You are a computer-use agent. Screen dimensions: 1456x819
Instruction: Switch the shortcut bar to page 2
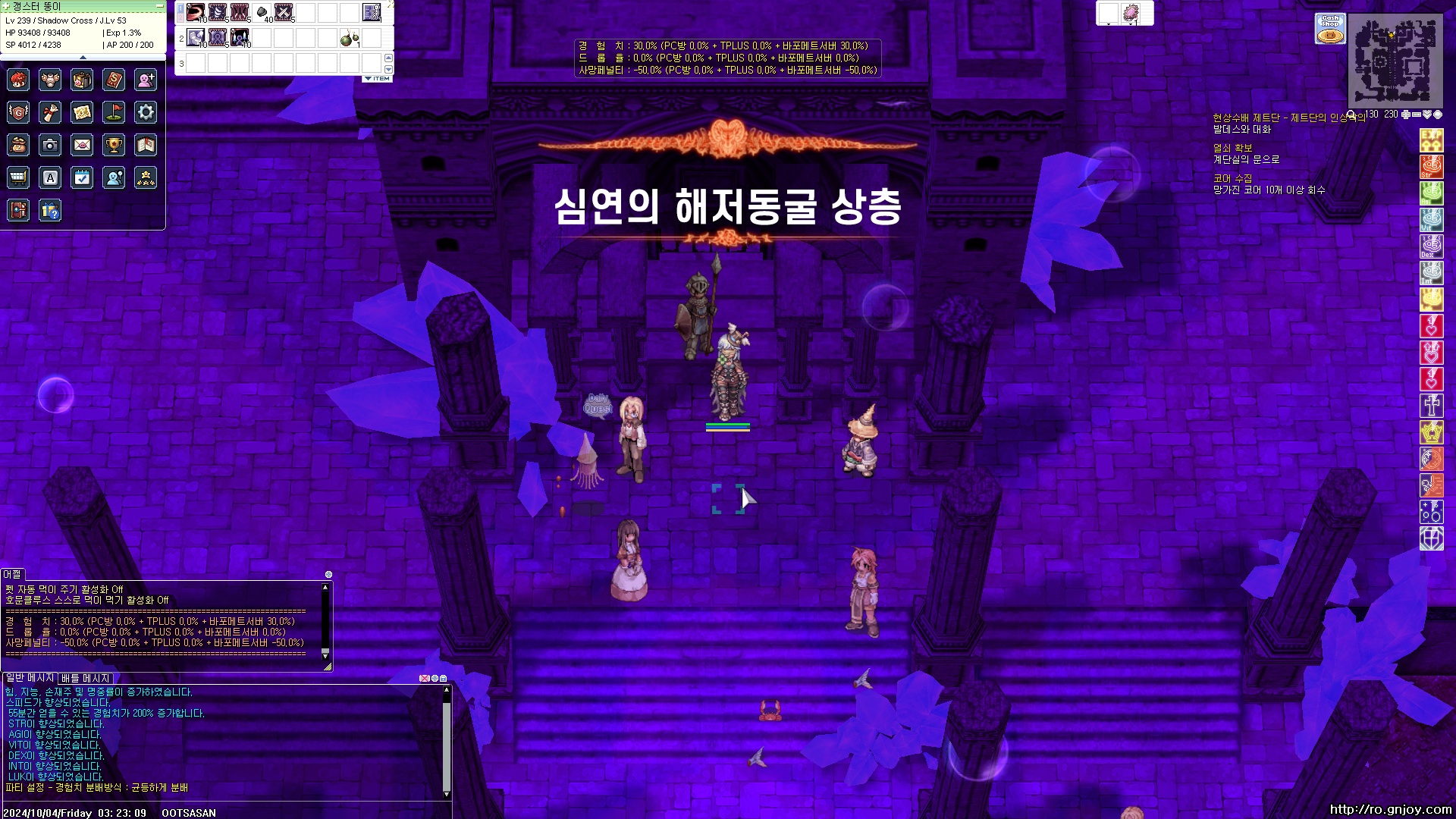(179, 18)
